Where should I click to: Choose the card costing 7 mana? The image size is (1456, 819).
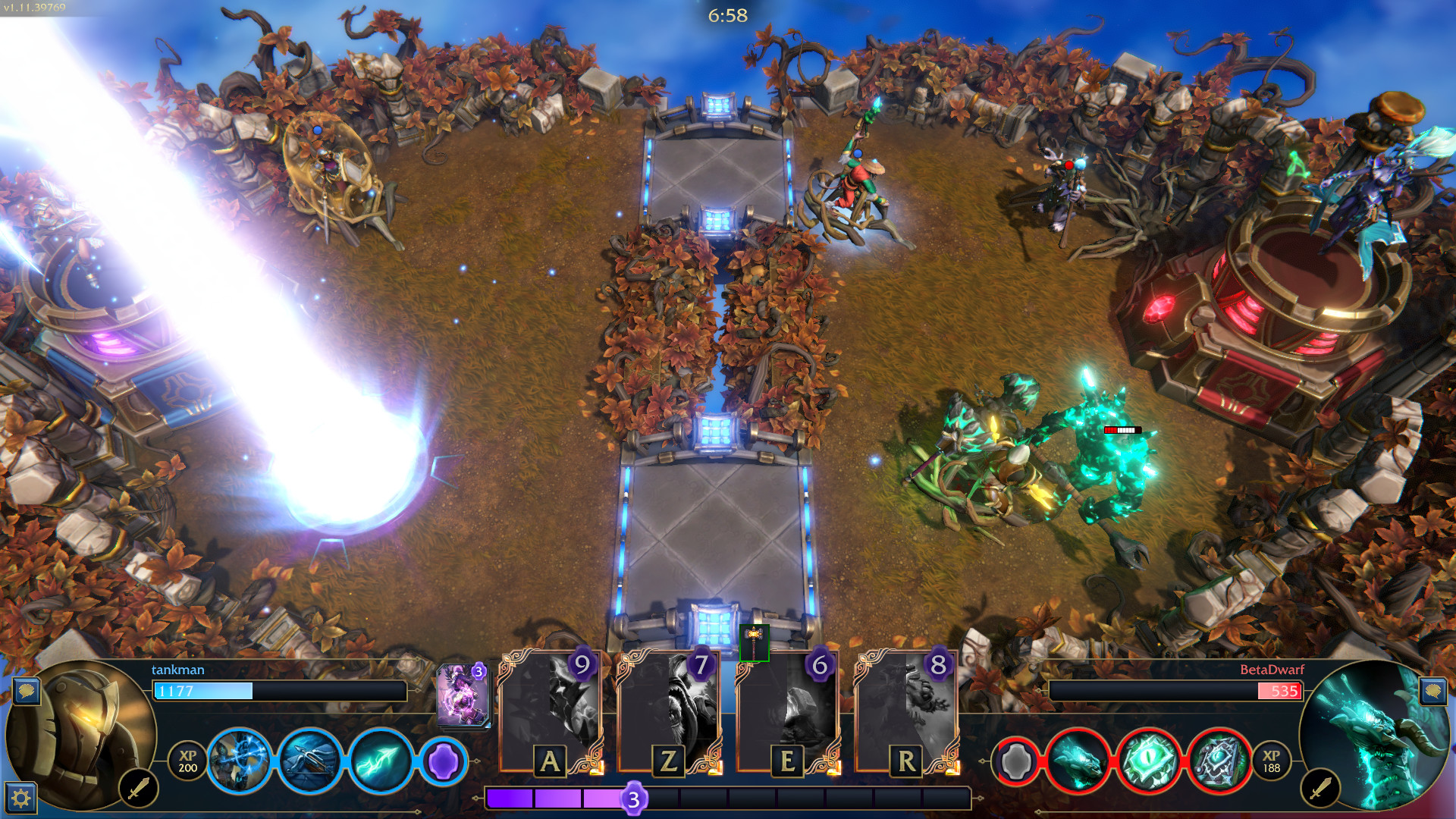coord(669,712)
